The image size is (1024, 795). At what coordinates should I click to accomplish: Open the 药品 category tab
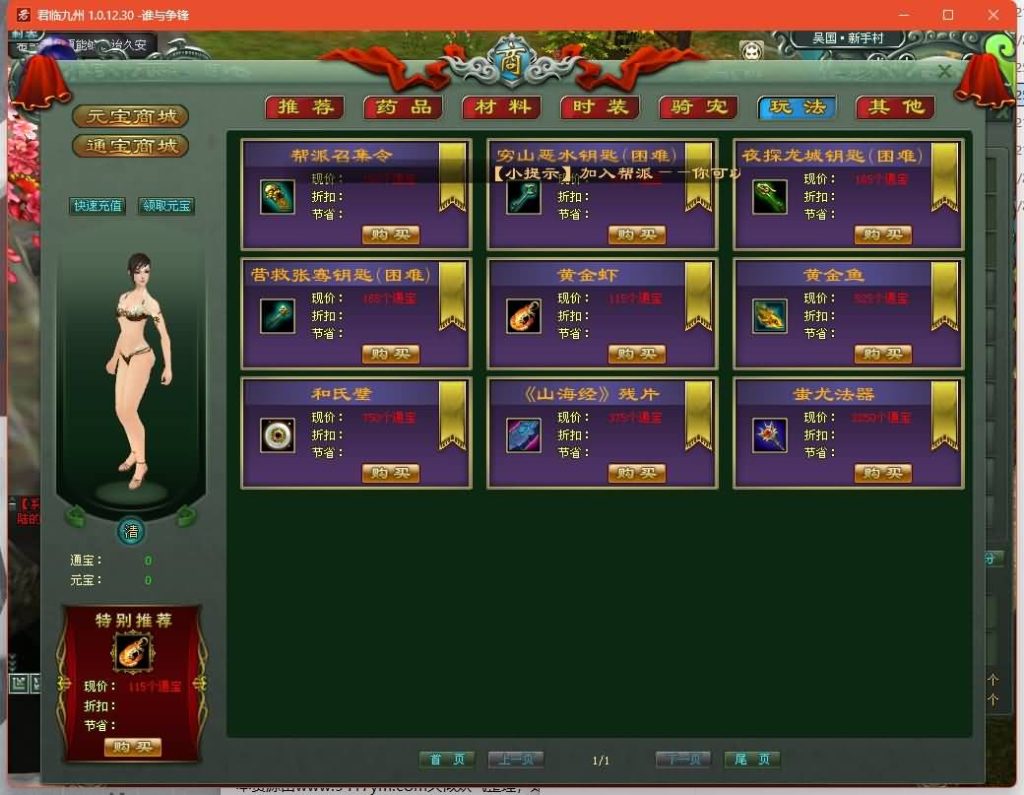pyautogui.click(x=403, y=107)
